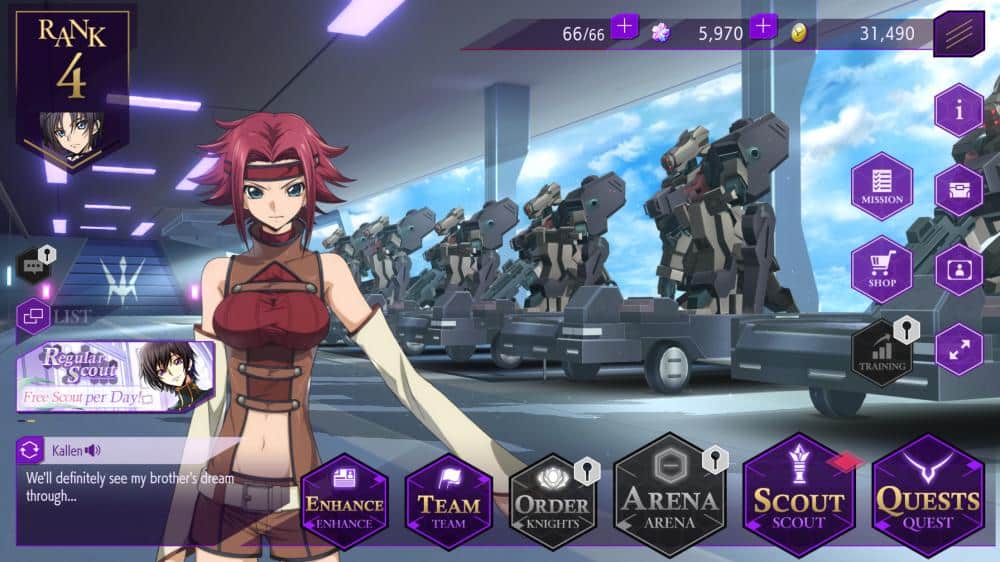Open the Scout menu
The image size is (1000, 562).
click(799, 496)
